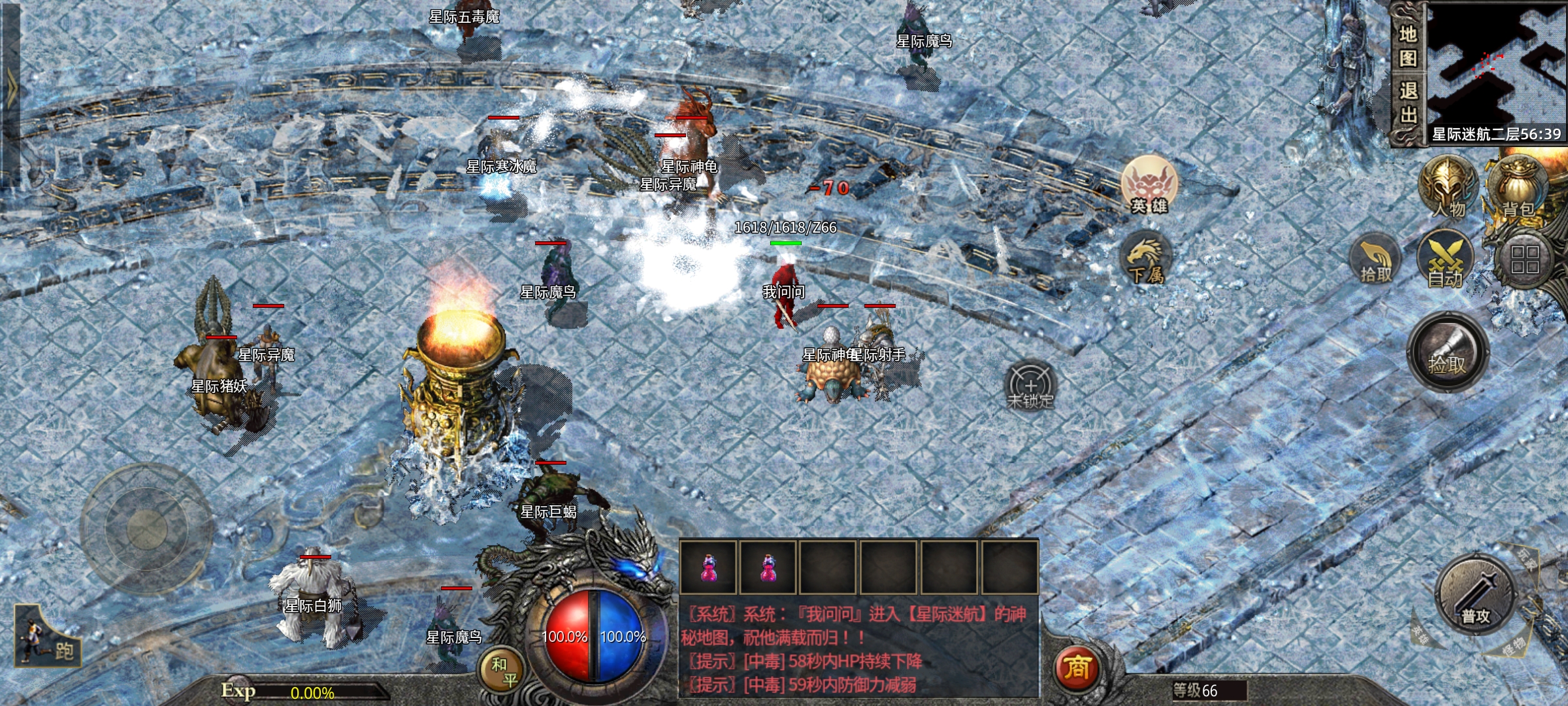Open the 背包 backpack
Image resolution: width=1568 pixels, height=706 pixels.
[x=1518, y=188]
